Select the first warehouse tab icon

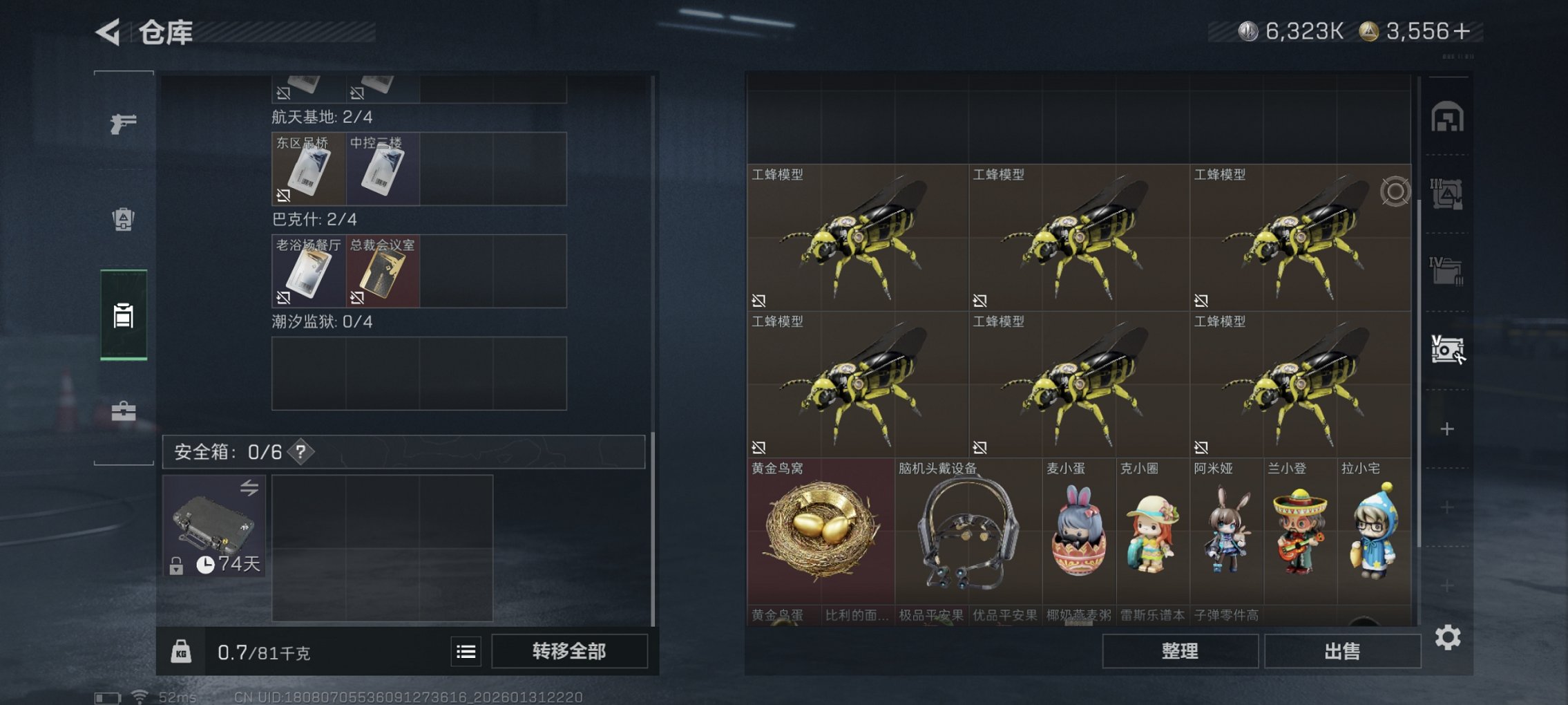point(1446,115)
